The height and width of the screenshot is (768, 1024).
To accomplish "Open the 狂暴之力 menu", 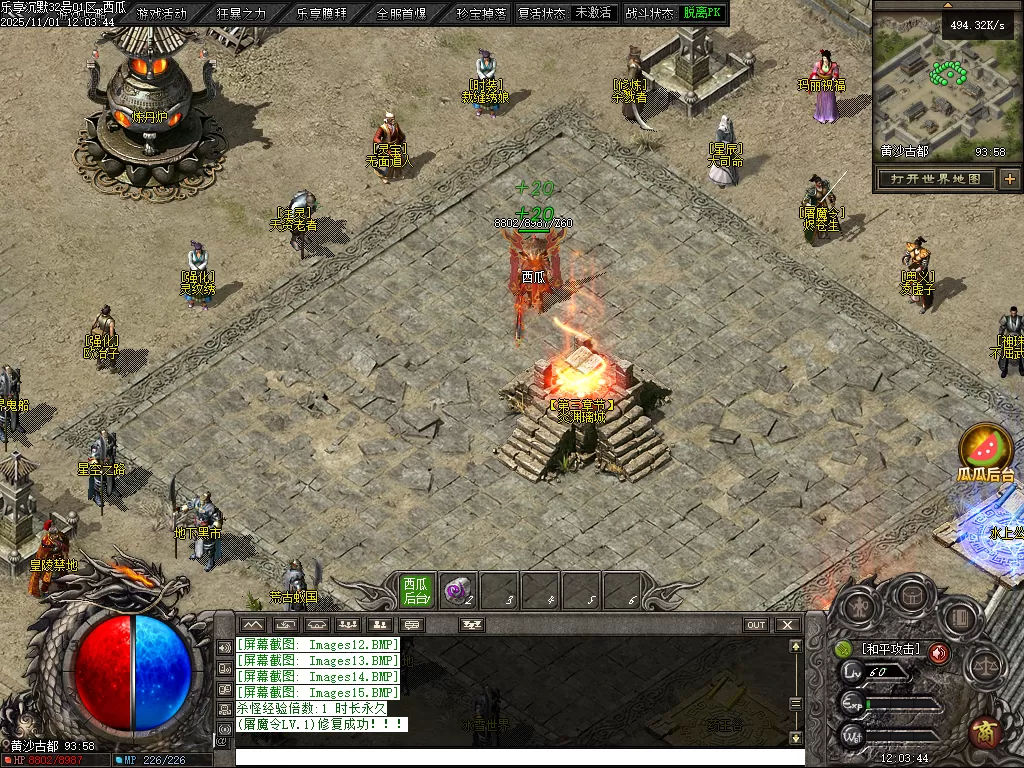I will tap(241, 14).
